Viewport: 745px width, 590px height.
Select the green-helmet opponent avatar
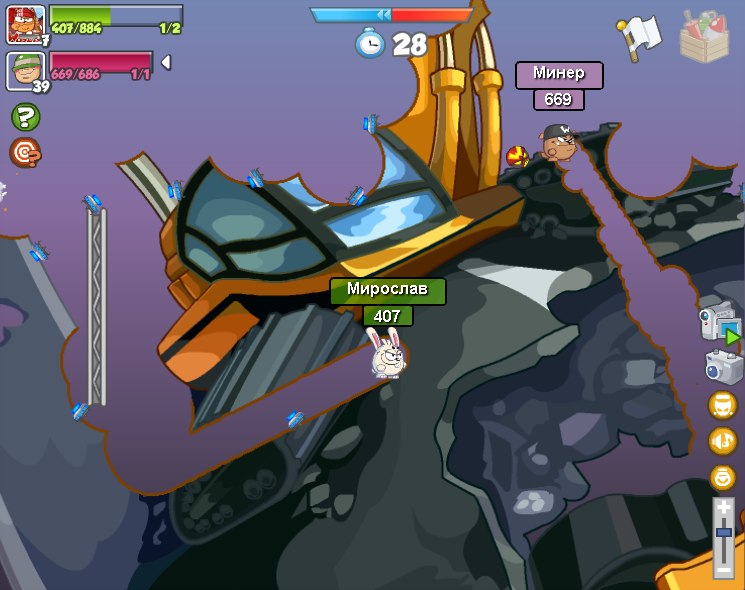(x=25, y=70)
